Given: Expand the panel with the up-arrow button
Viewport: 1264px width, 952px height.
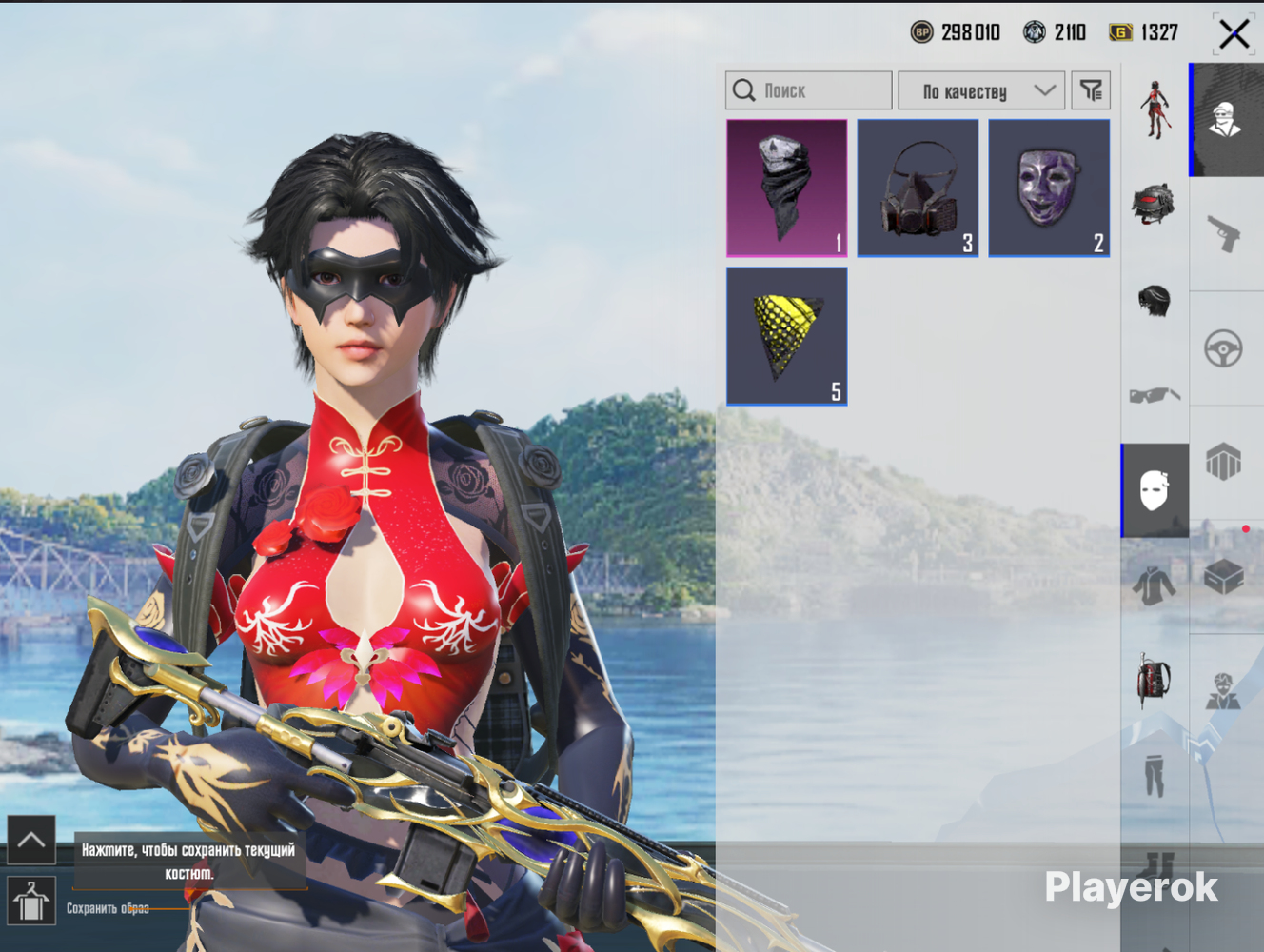Looking at the screenshot, I should 31,840.
